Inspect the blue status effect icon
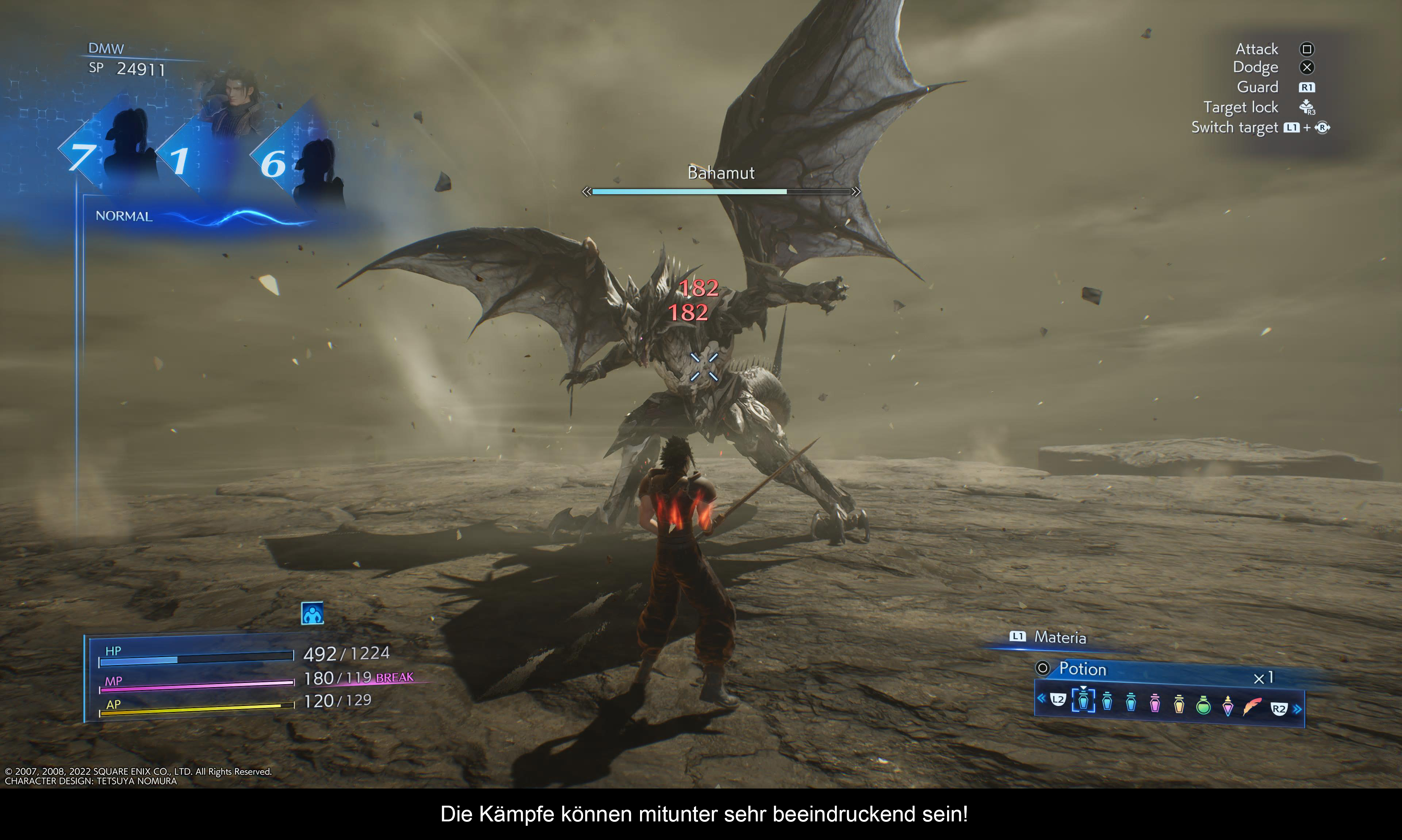The height and width of the screenshot is (840, 1402). click(x=312, y=614)
